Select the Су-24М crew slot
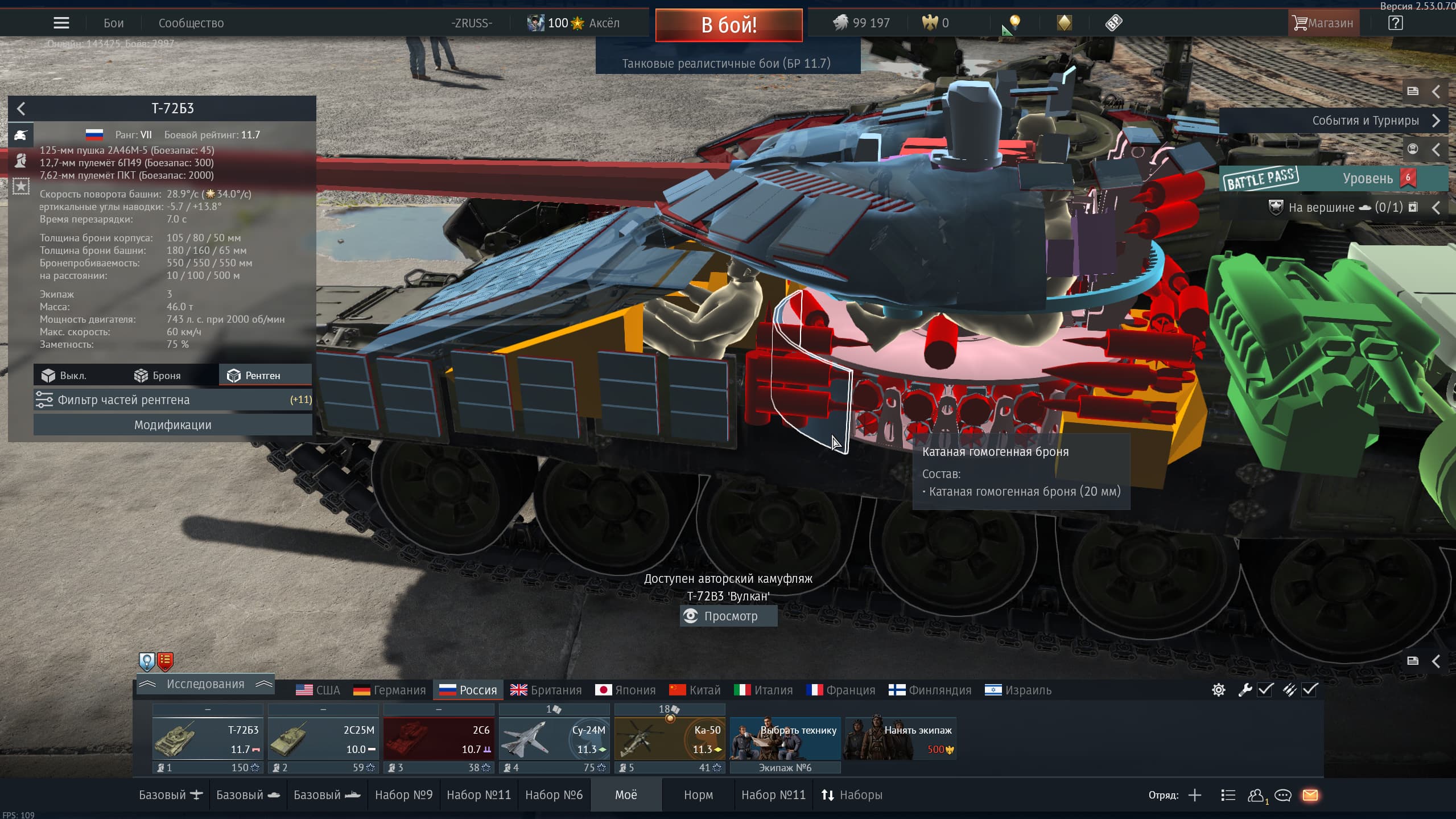This screenshot has height=819, width=1456. 554,739
